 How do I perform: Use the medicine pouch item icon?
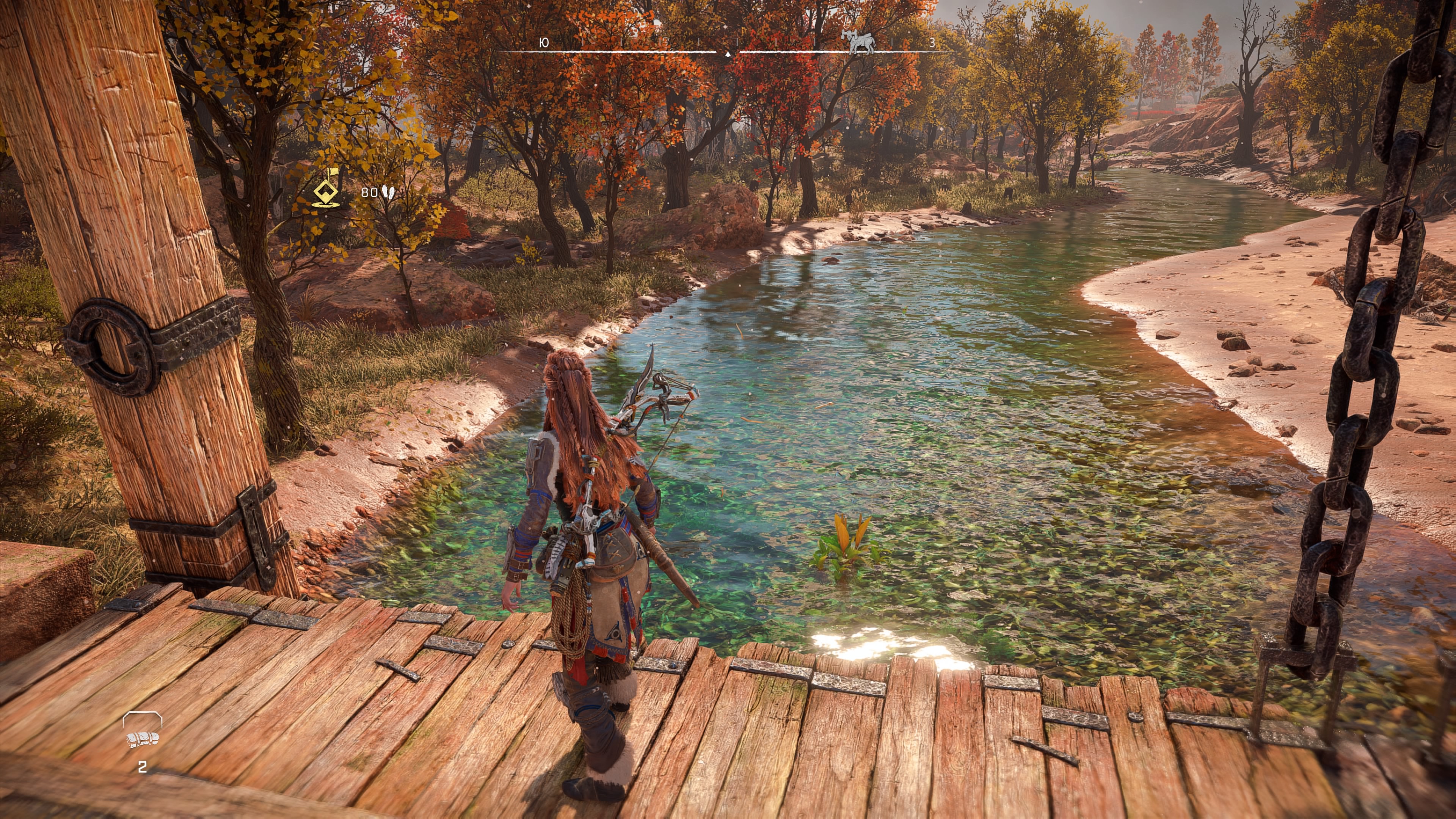(x=143, y=737)
